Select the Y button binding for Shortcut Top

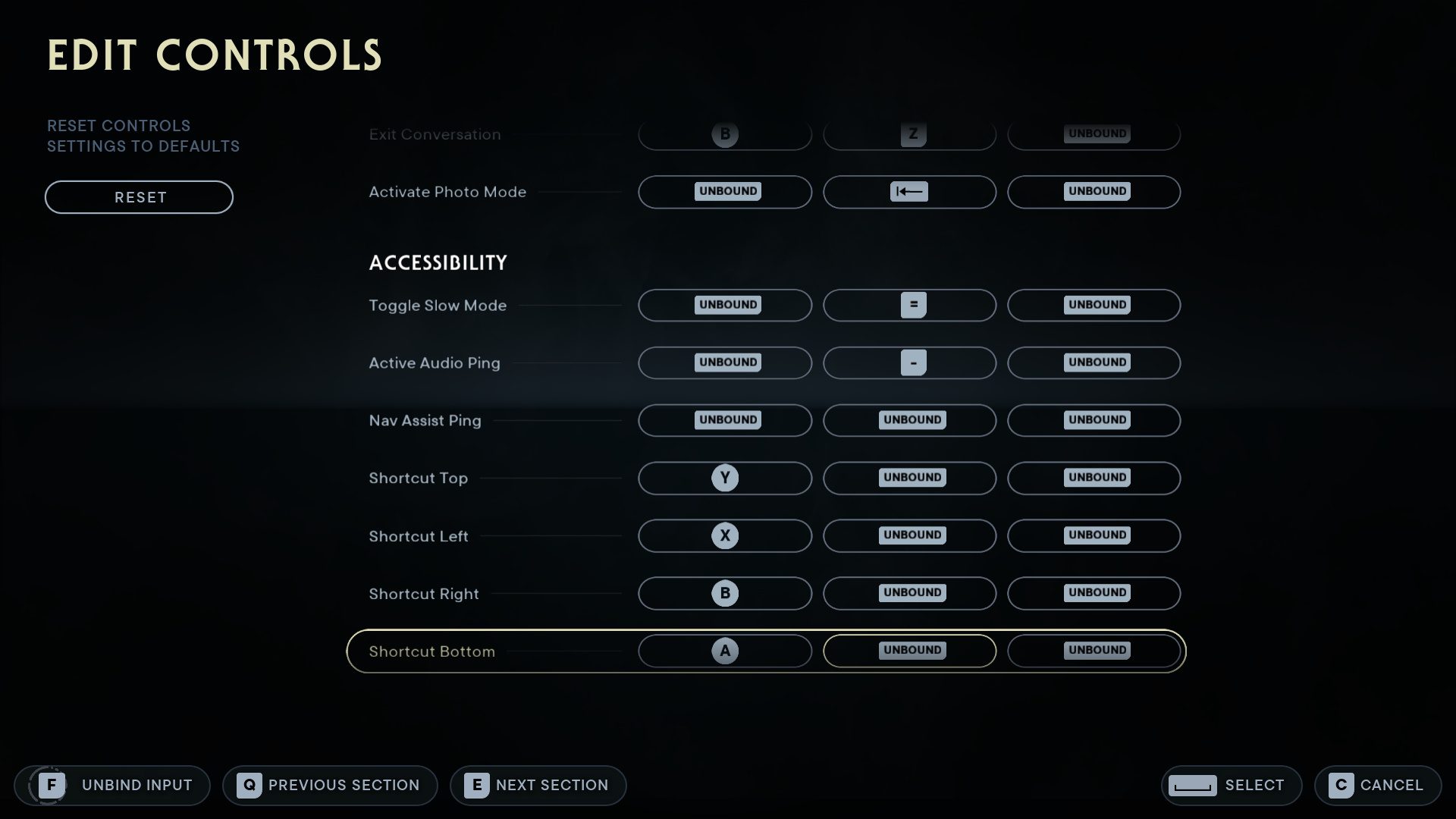[x=724, y=478]
